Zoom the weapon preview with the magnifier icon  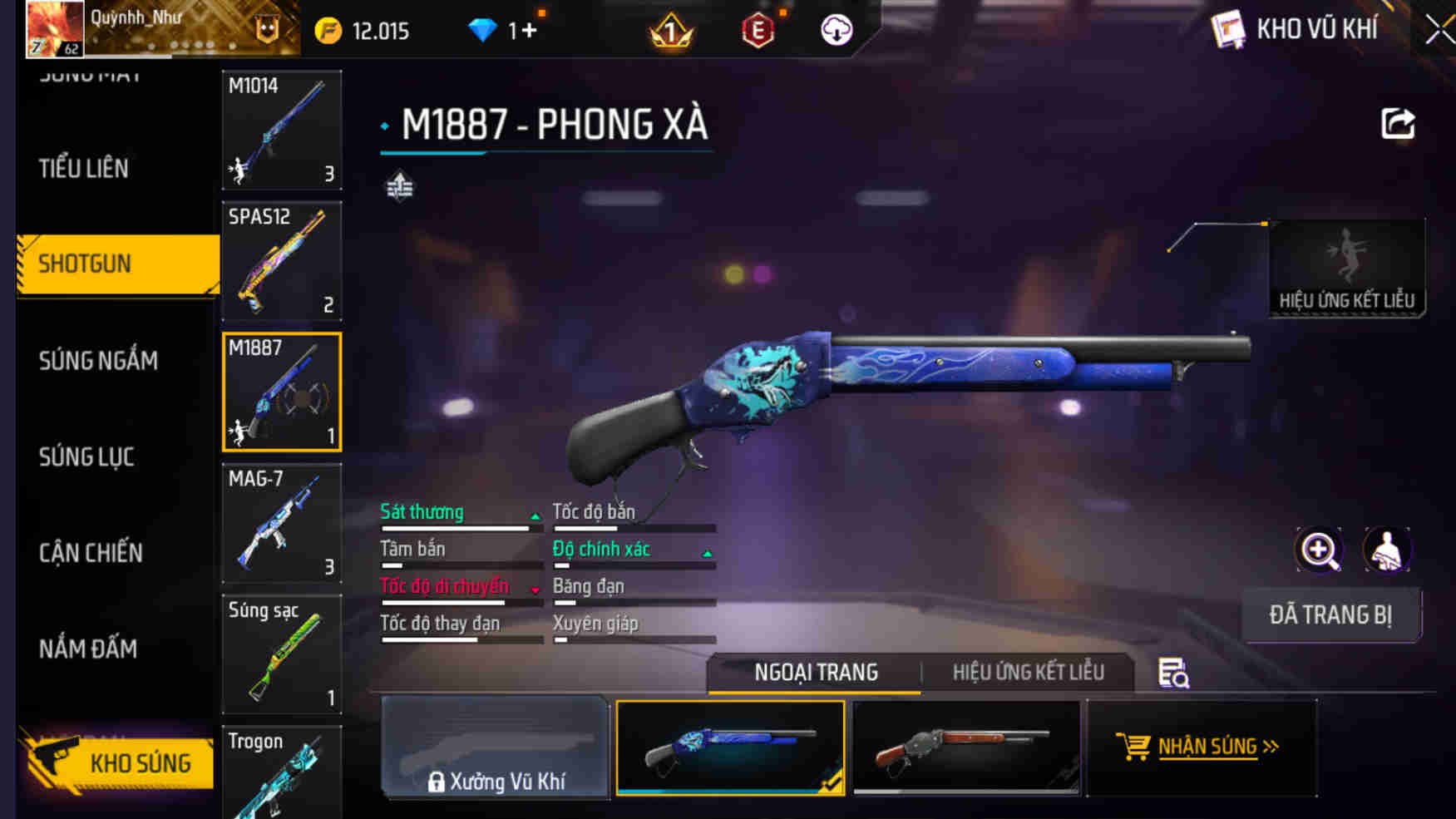click(x=1319, y=550)
